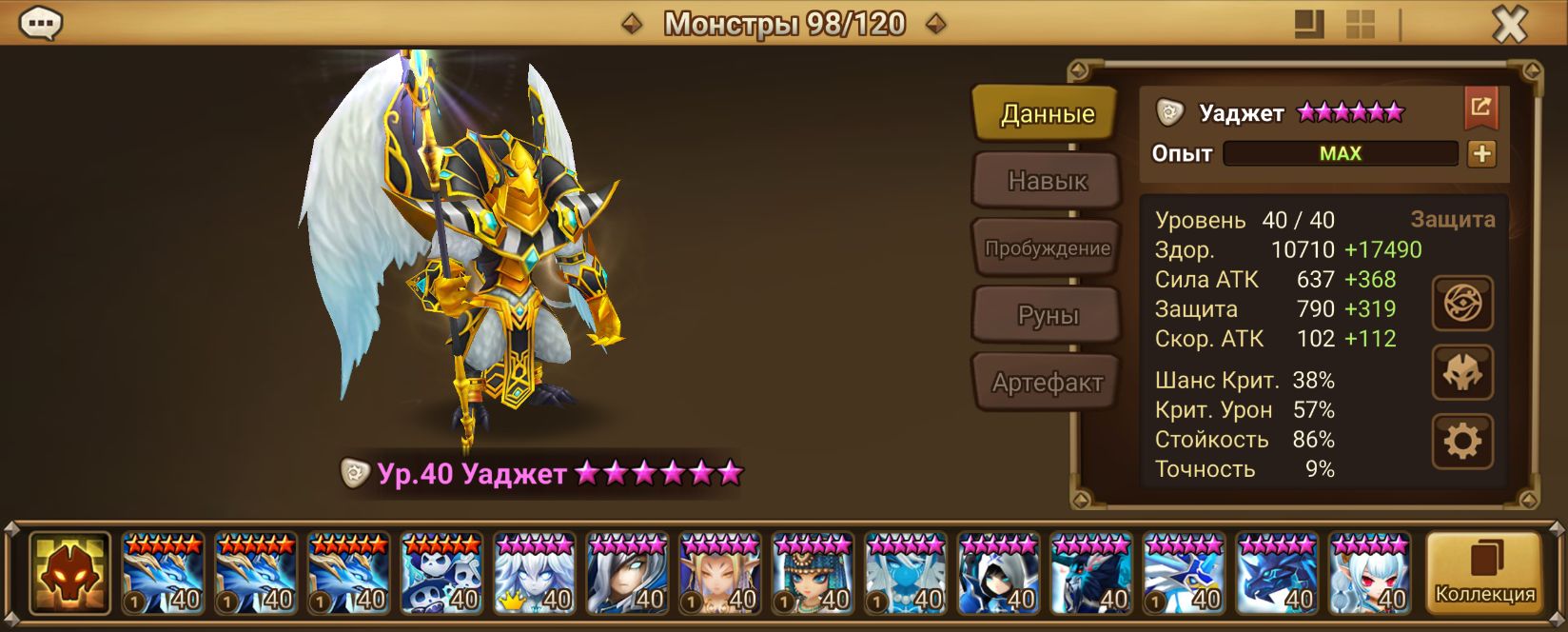Show the Руны tab

point(1046,315)
